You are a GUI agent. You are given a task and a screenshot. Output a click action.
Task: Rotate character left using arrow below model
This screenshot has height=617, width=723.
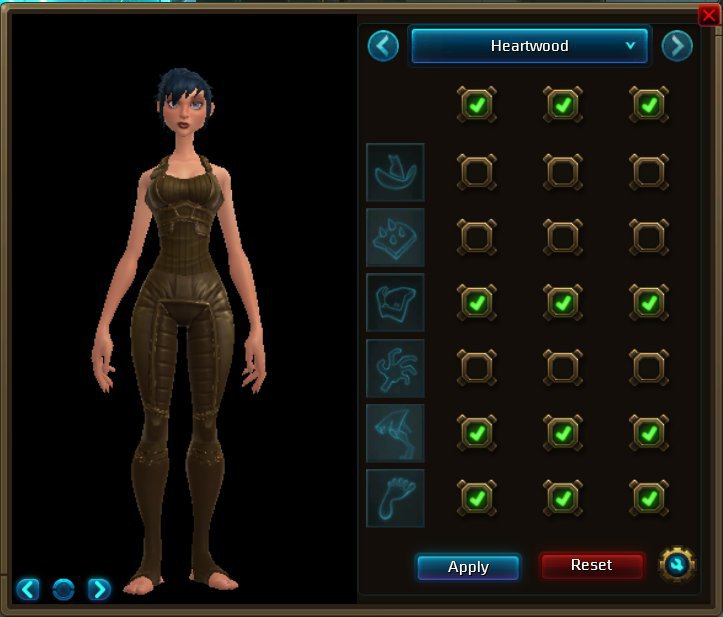(28, 589)
